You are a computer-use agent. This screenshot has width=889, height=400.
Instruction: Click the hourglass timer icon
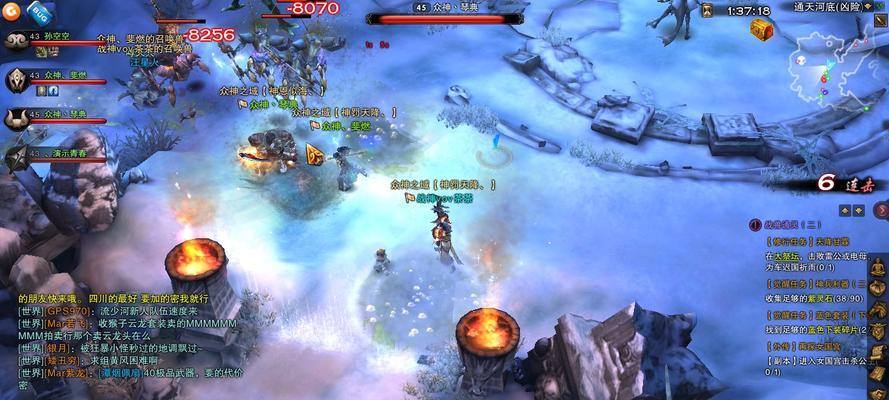[x=707, y=10]
